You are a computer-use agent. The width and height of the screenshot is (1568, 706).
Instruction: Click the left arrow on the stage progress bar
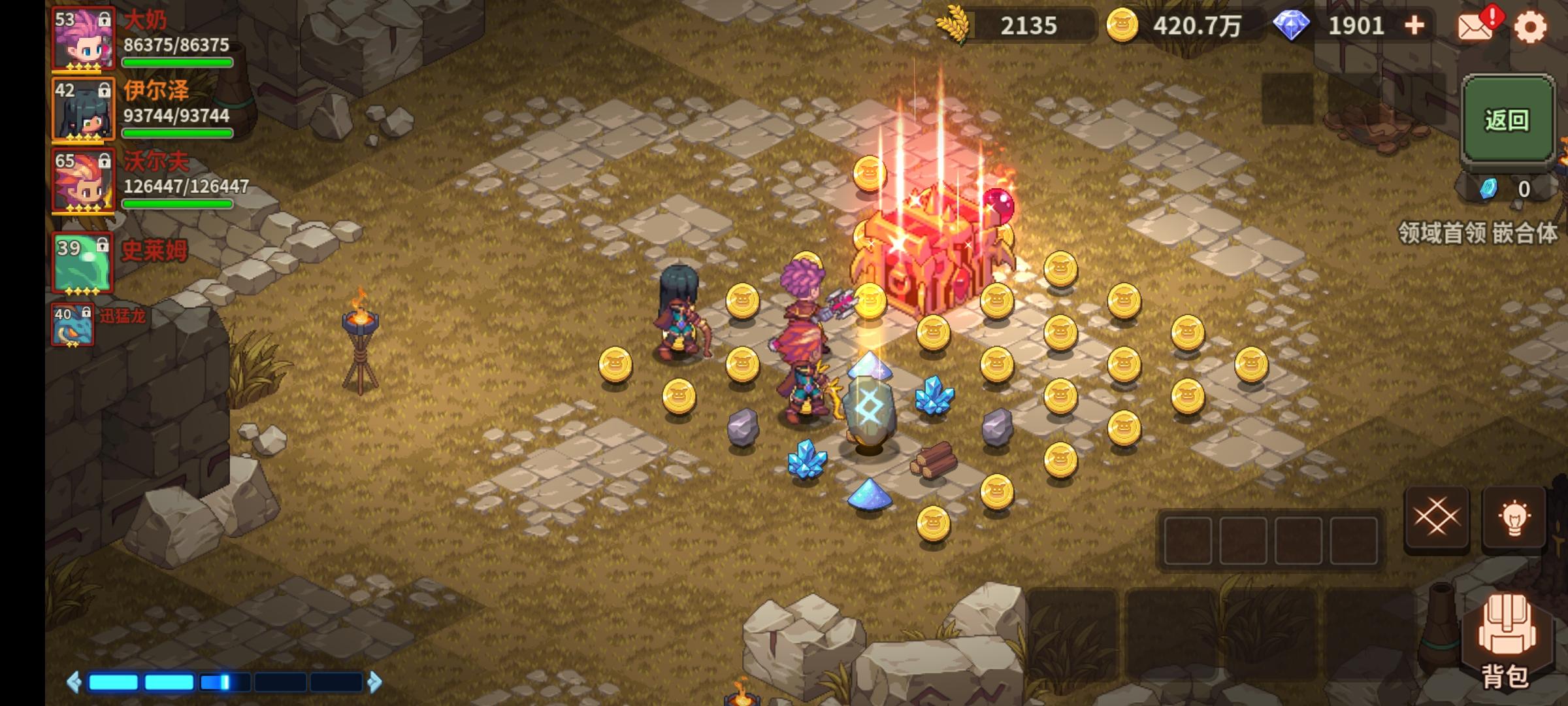click(x=72, y=681)
